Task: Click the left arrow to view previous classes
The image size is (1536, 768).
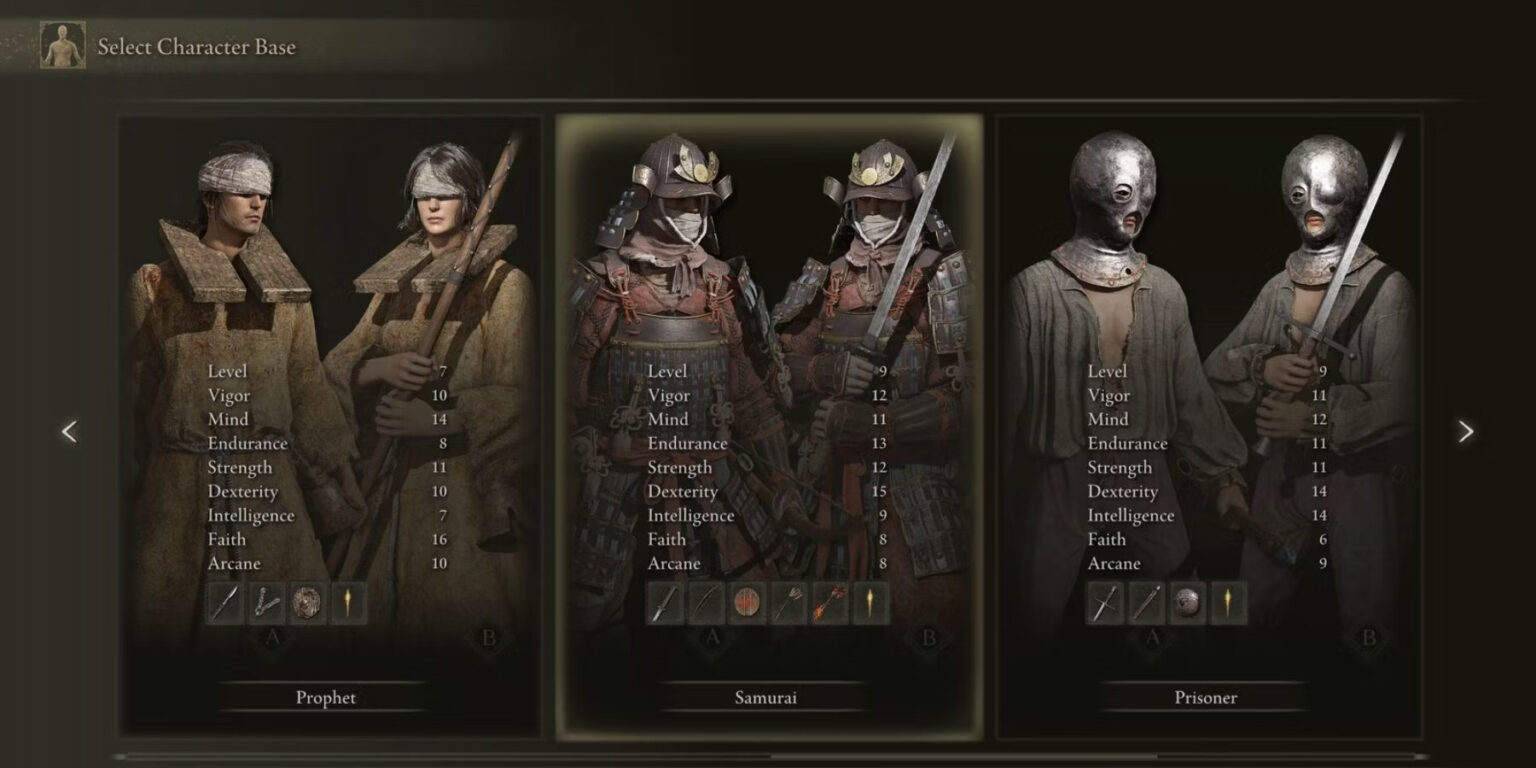Action: tap(69, 431)
